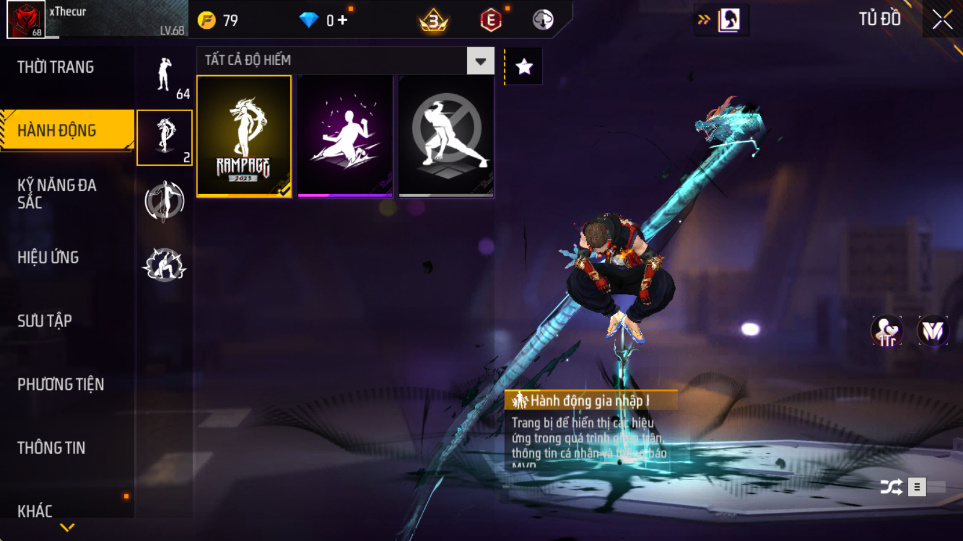Close the Tủ Đồ wardrobe screen

(942, 19)
